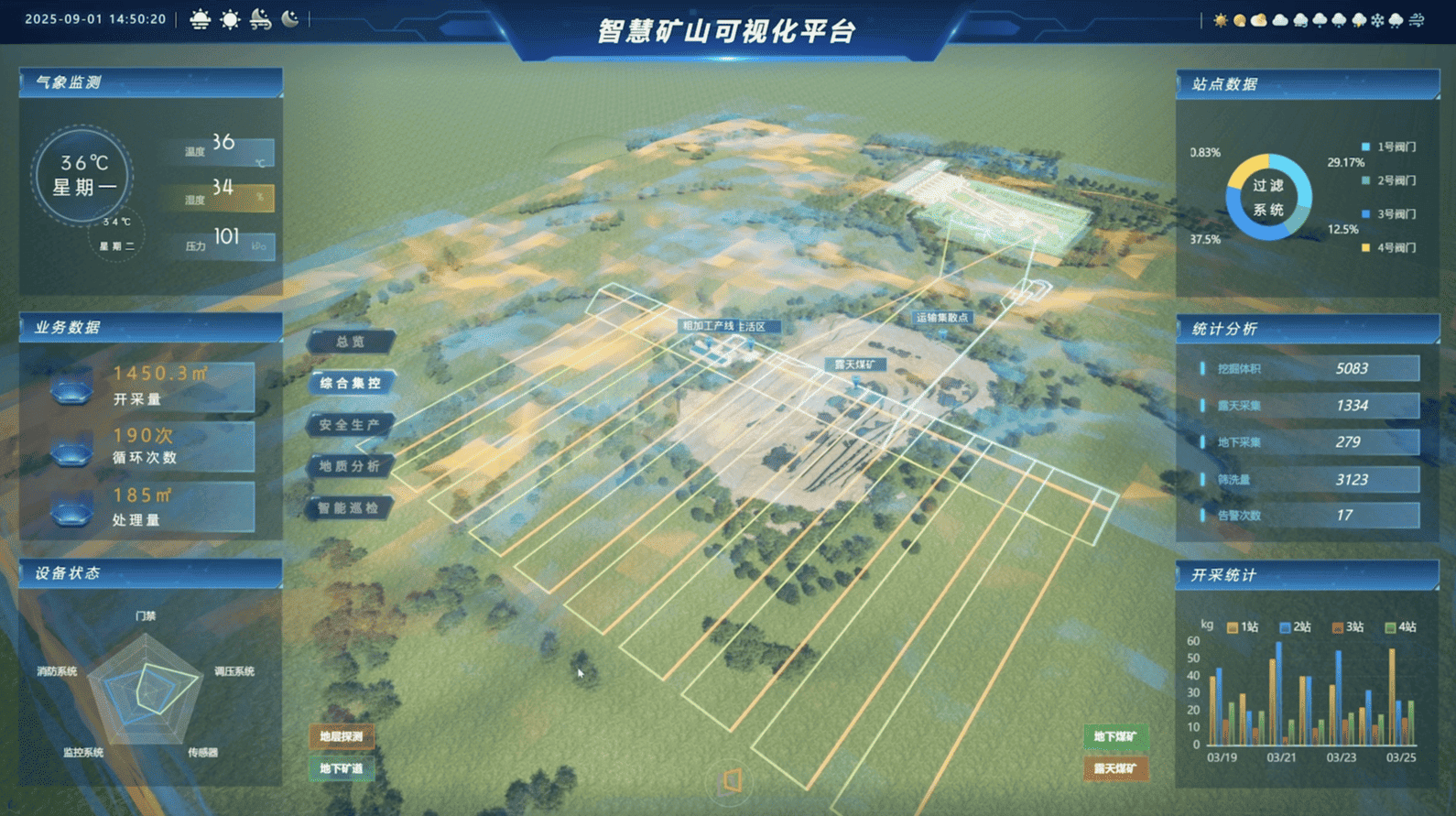The width and height of the screenshot is (1456, 816).
Task: Select the windy weather icon top-left
Action: click(259, 18)
